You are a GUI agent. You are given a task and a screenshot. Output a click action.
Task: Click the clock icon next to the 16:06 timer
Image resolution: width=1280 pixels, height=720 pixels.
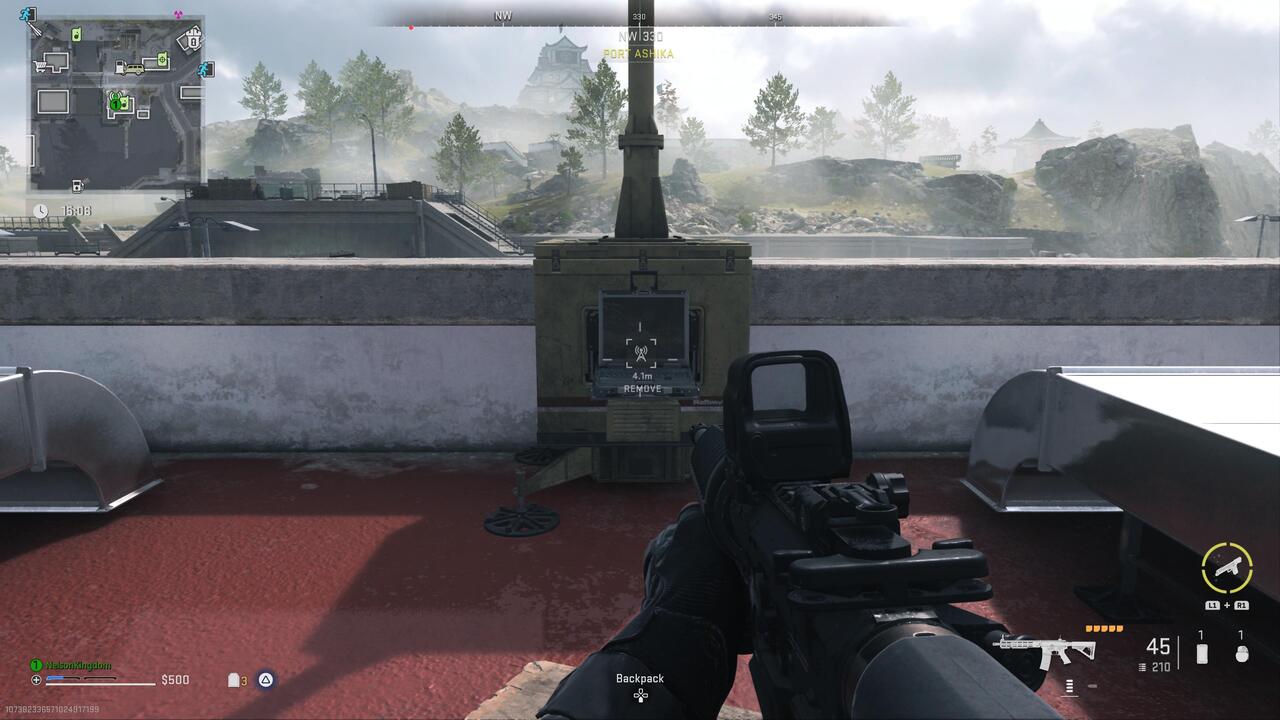[x=40, y=211]
